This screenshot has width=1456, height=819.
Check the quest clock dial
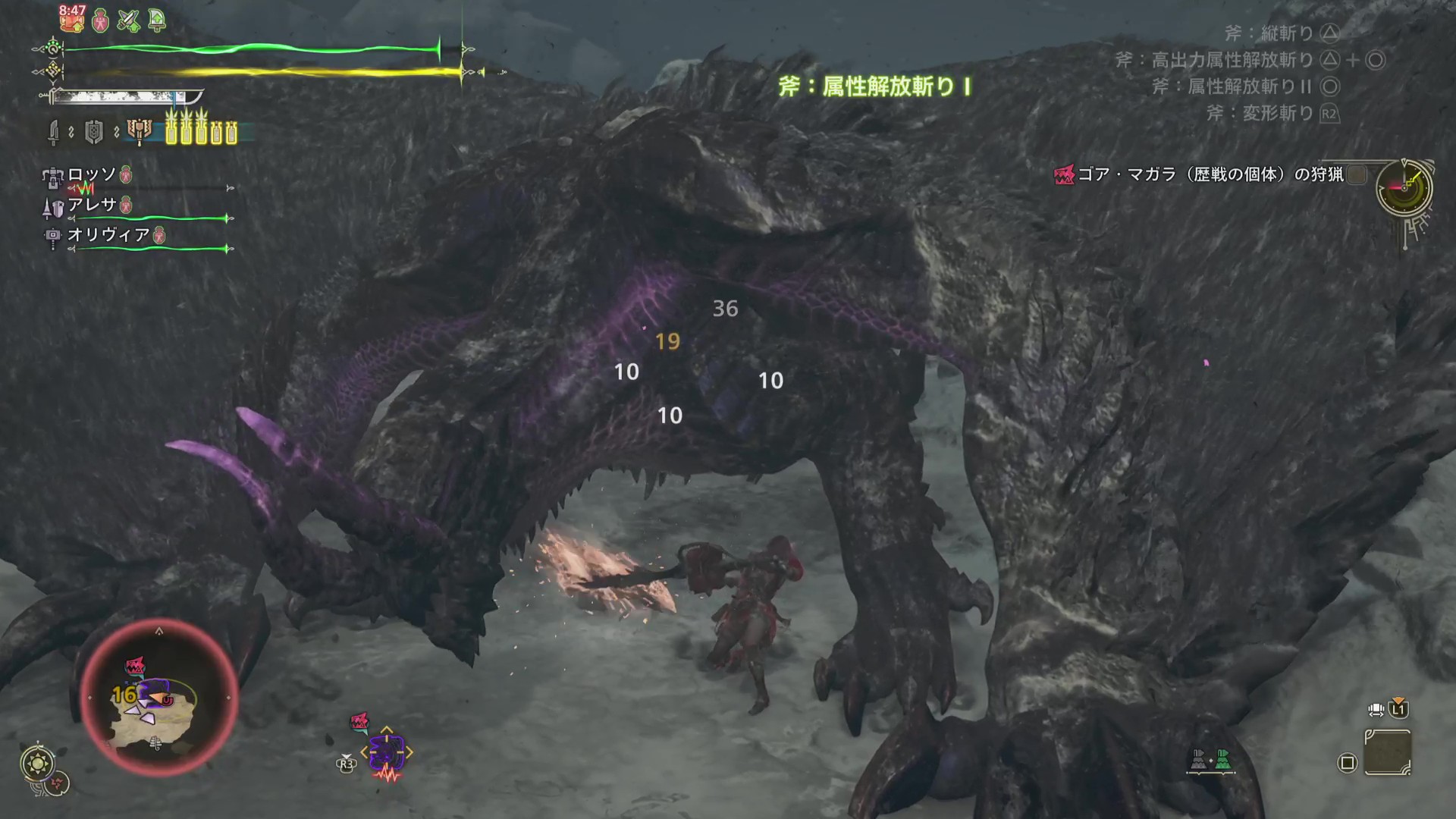1404,188
